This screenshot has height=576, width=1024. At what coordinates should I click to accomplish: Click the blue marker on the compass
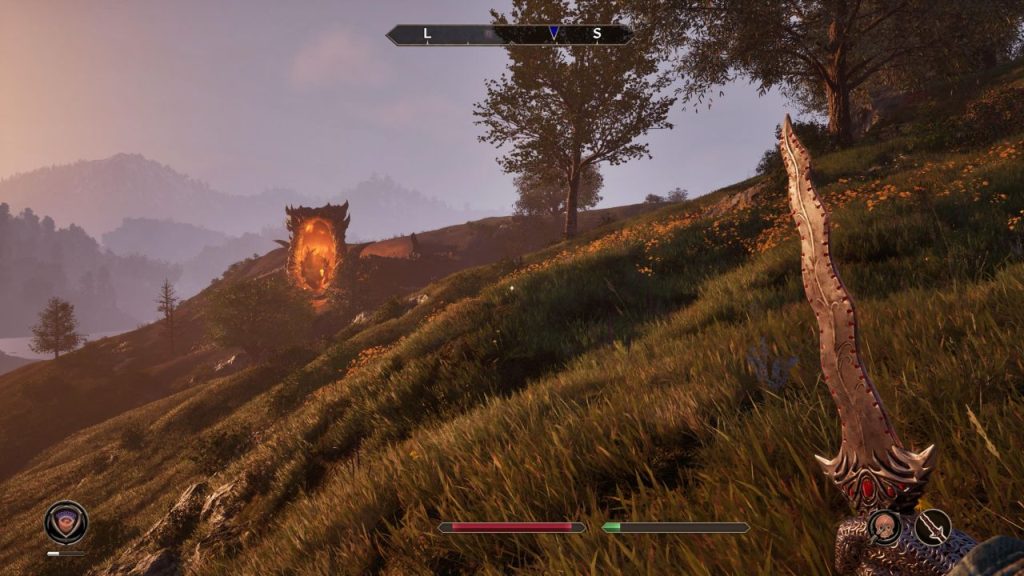(x=554, y=33)
